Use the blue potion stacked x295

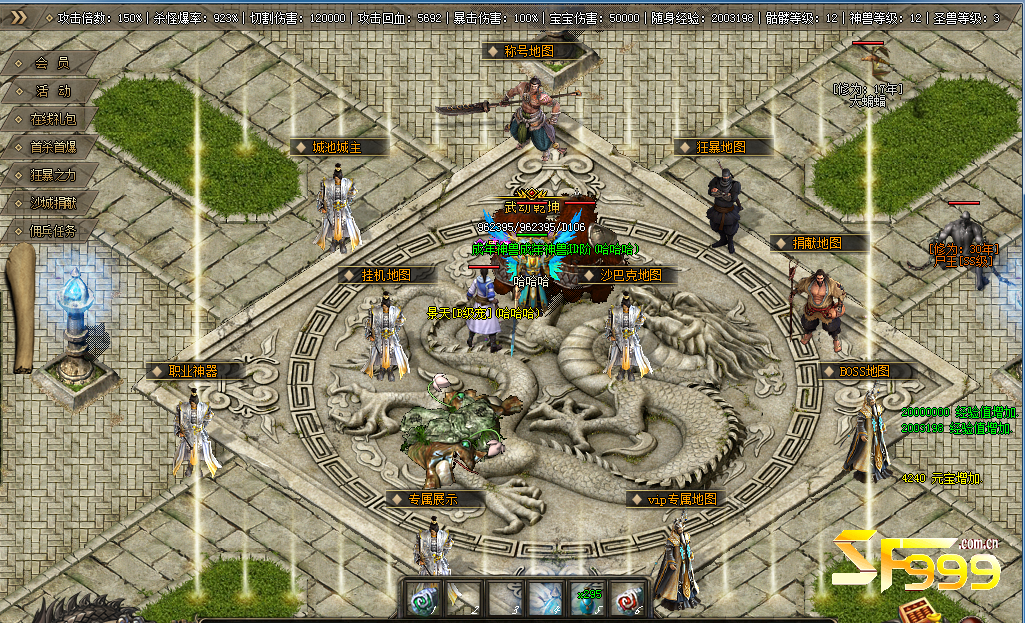[x=586, y=599]
